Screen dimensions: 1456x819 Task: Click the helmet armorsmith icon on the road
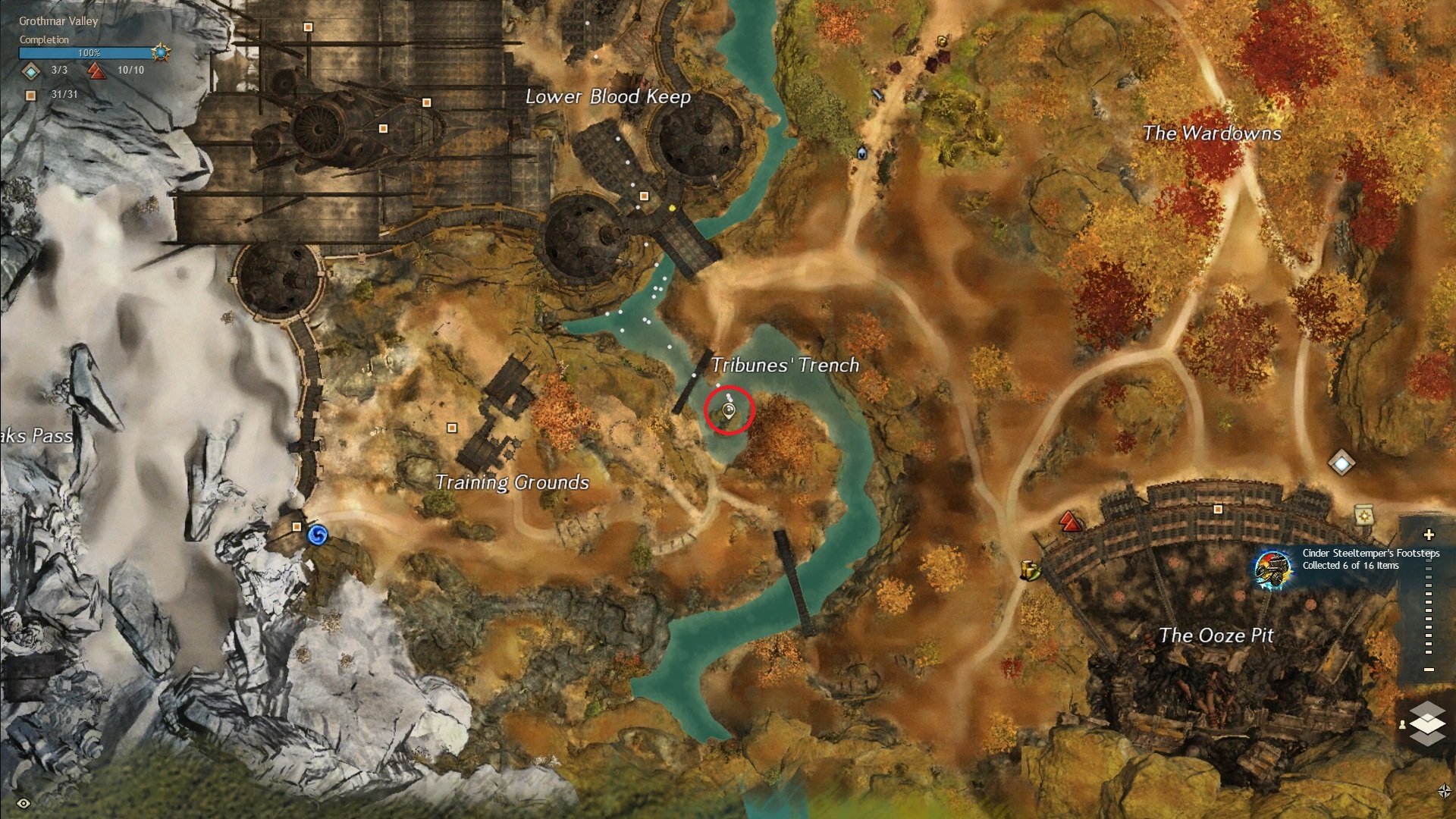[862, 153]
